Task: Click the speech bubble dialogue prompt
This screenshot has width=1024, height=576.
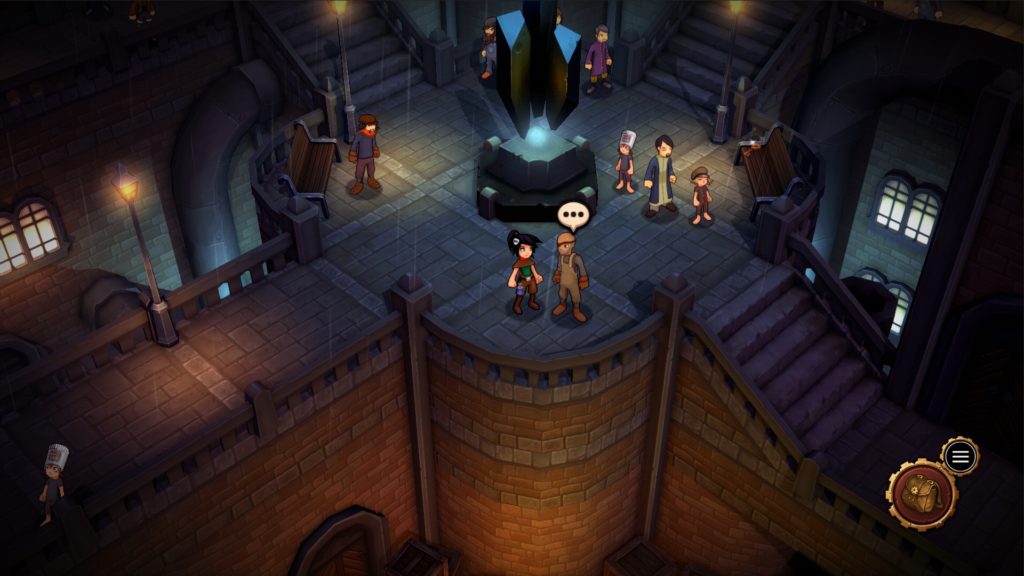Action: (x=573, y=214)
